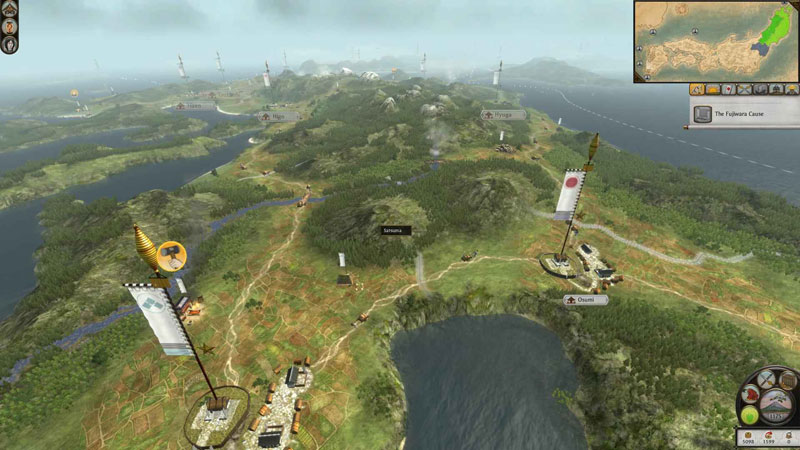Image resolution: width=800 pixels, height=450 pixels.
Task: Select the Hyuga province label
Action: point(503,115)
